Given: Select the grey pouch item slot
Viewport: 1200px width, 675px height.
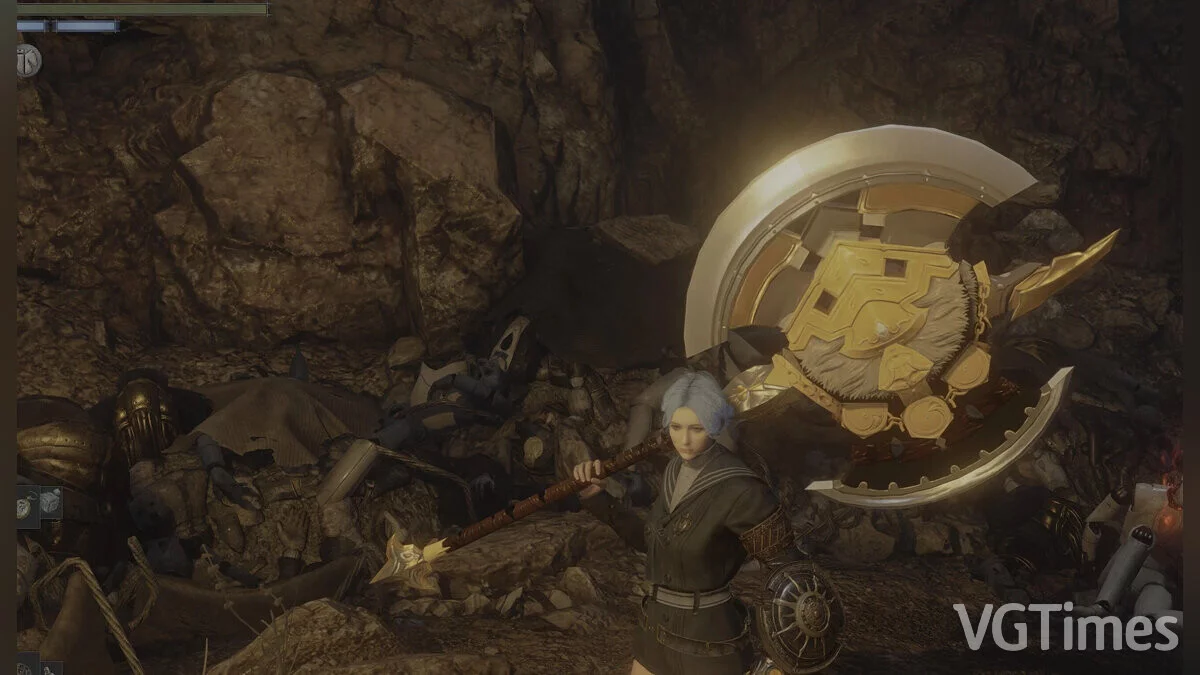Looking at the screenshot, I should click(x=51, y=502).
